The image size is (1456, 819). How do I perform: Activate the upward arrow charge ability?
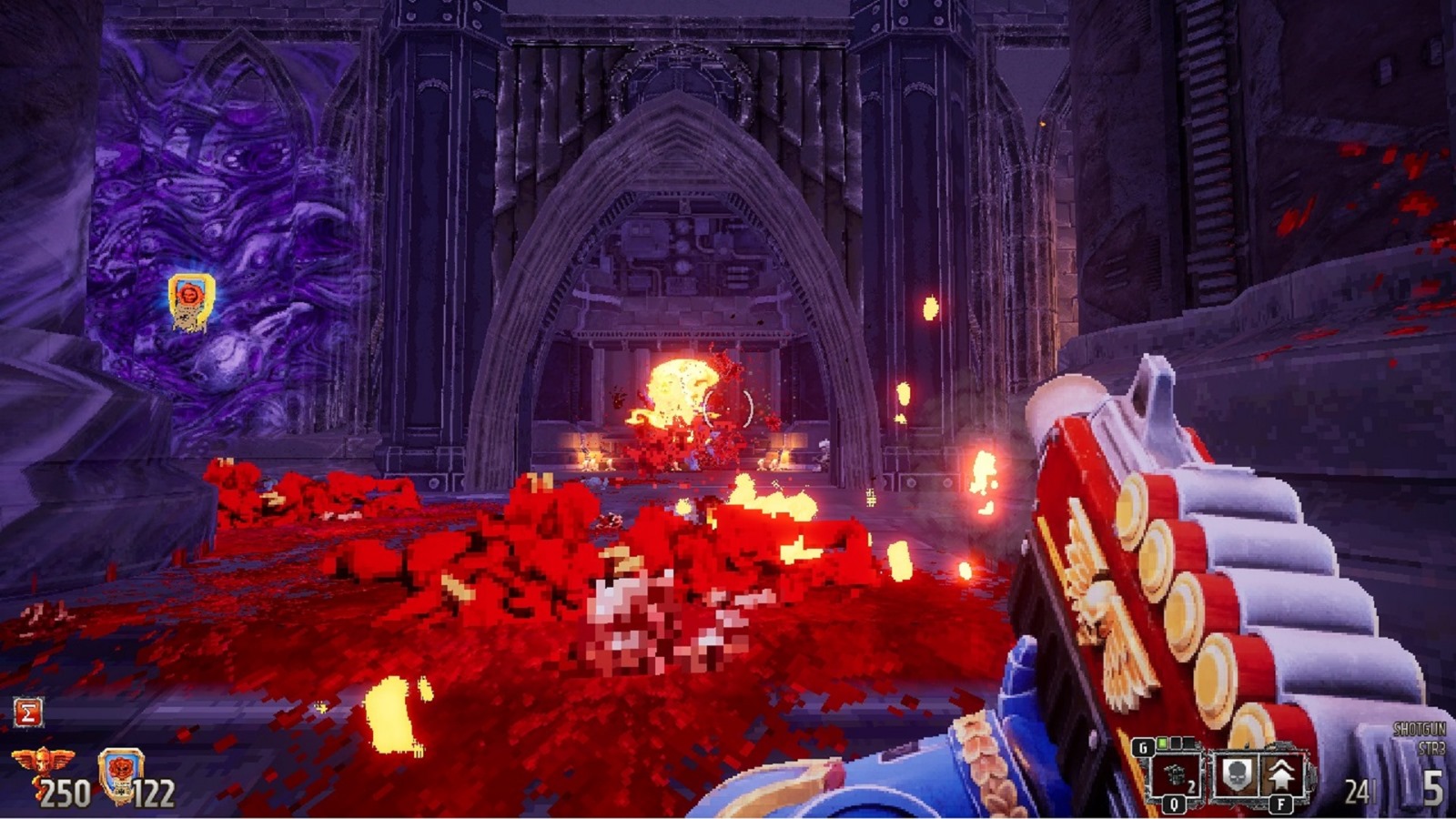click(1281, 775)
